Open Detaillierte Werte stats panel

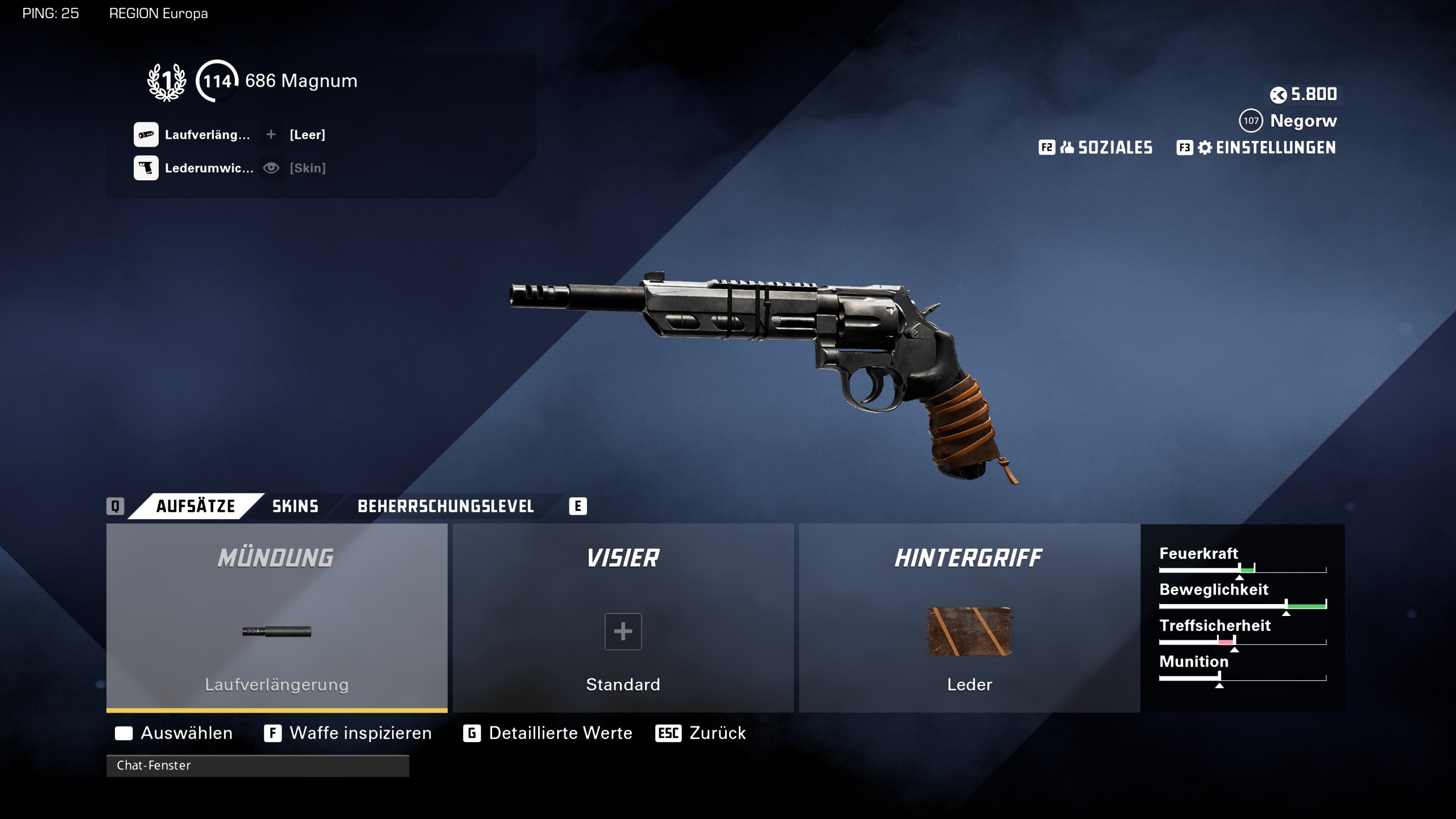pos(560,733)
